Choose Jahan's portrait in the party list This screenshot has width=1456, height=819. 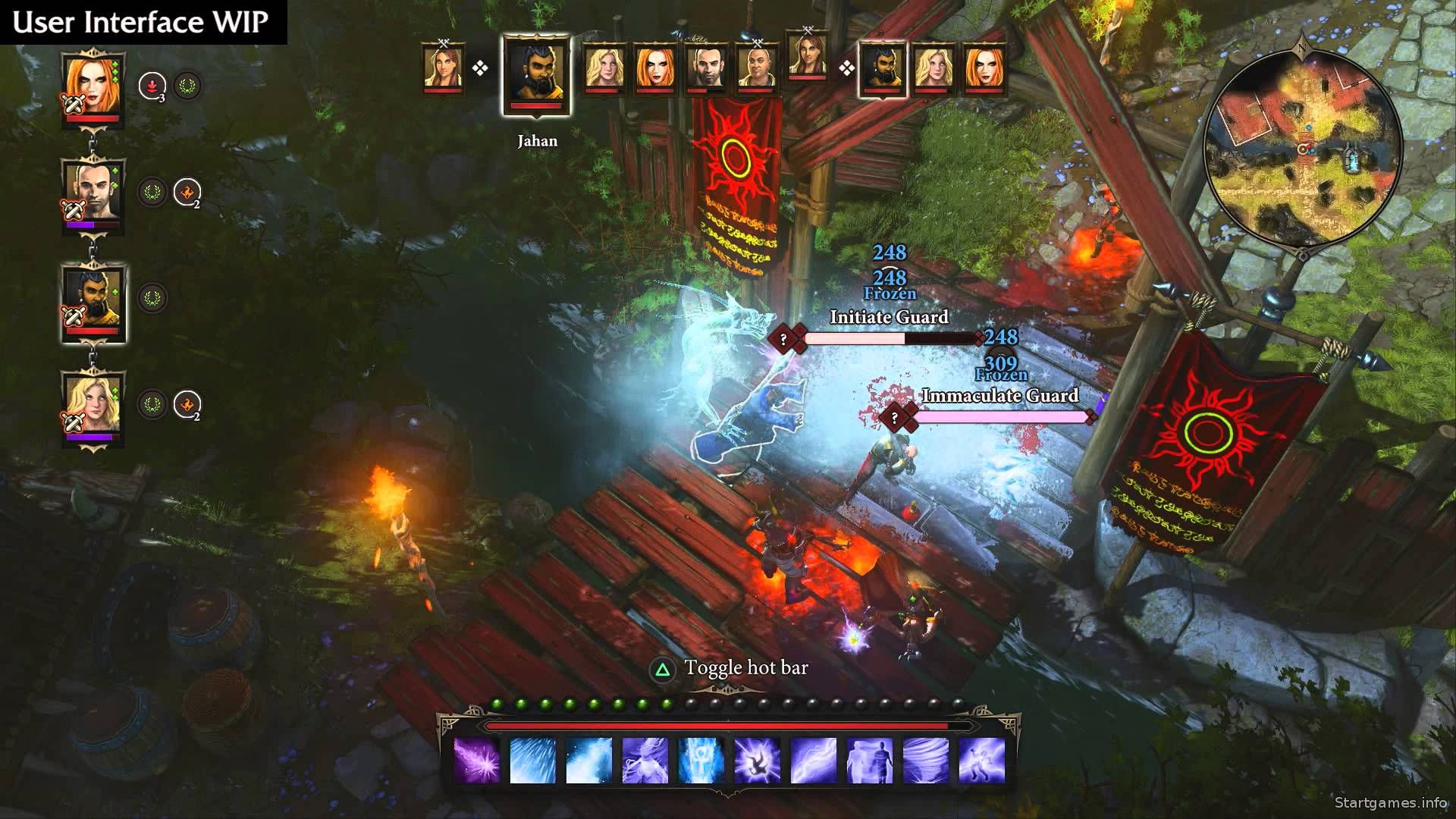93,298
